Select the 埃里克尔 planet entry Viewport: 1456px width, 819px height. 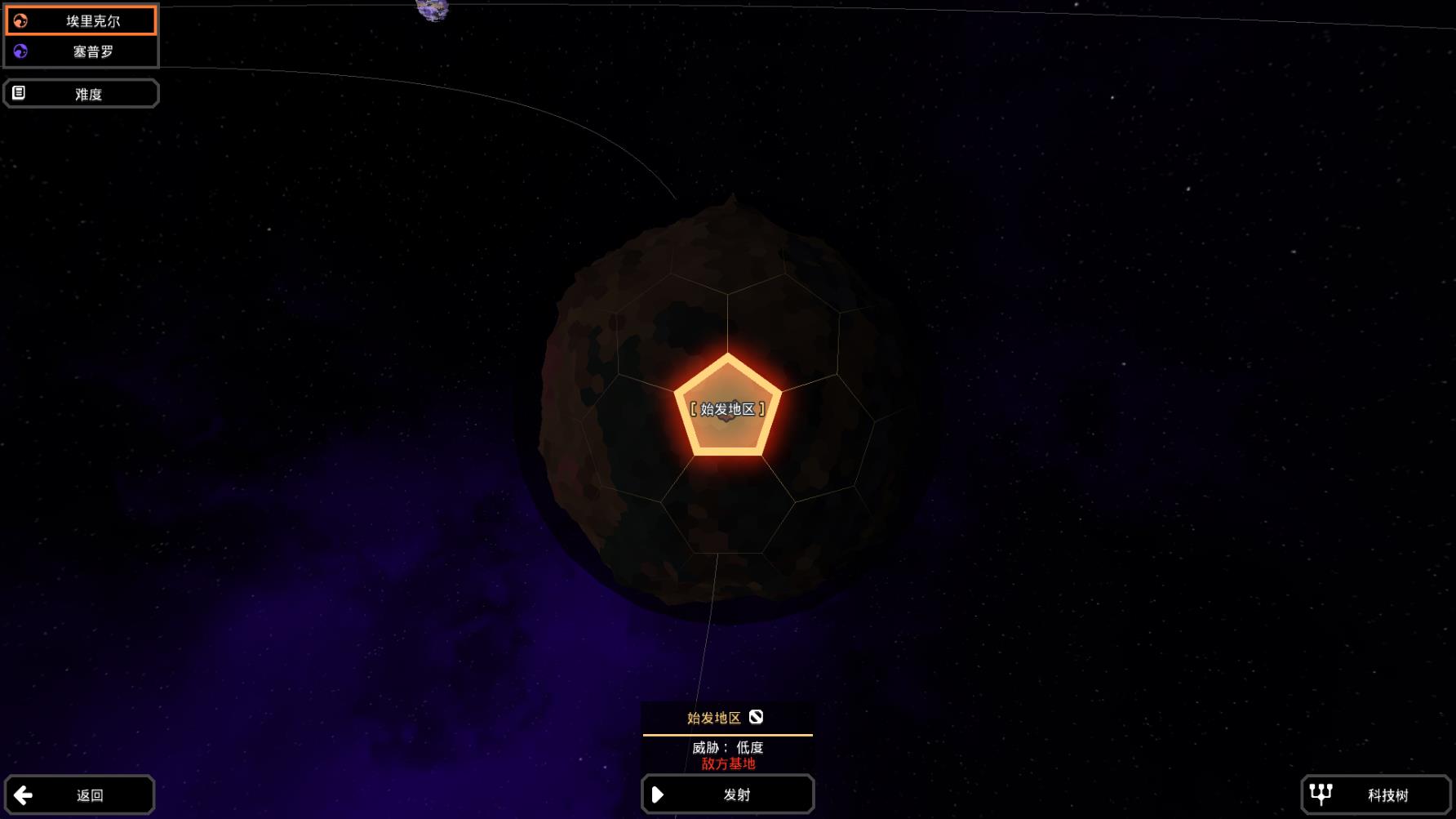click(x=81, y=21)
